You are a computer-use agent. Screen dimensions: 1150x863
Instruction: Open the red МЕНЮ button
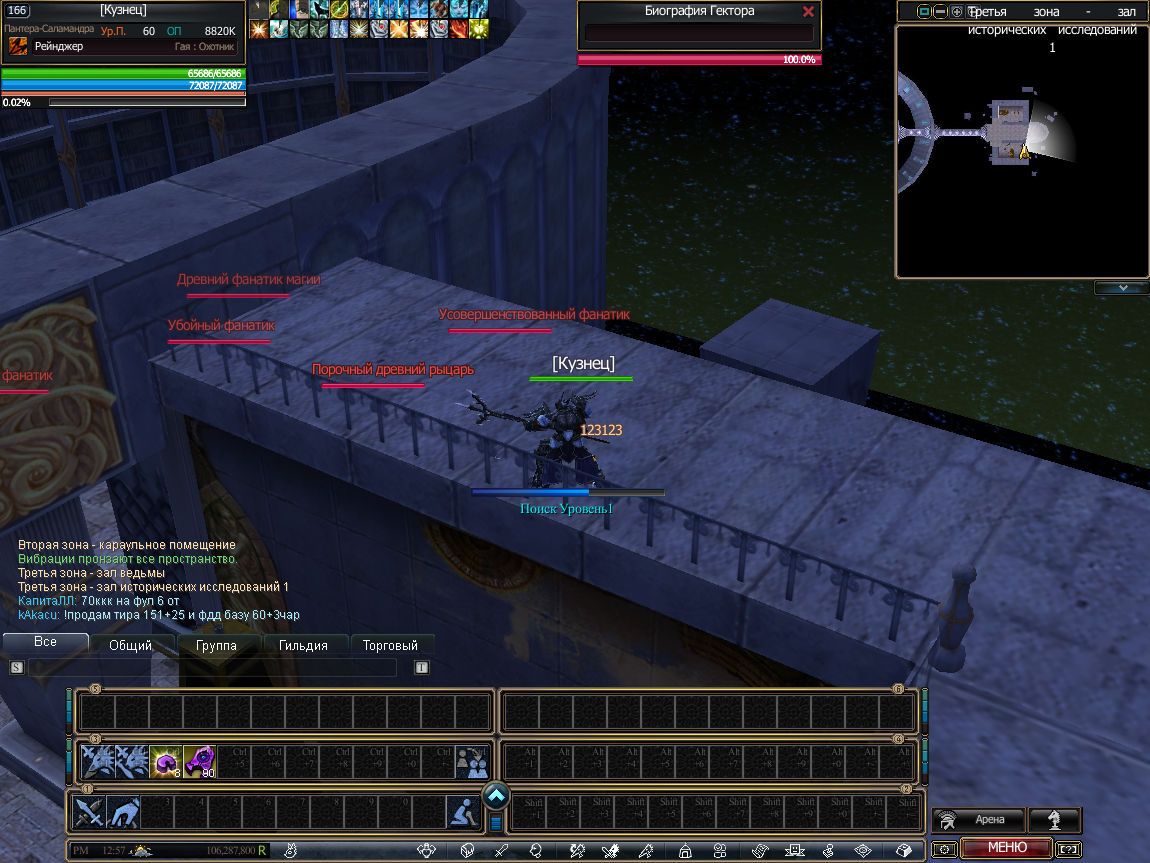point(1006,848)
